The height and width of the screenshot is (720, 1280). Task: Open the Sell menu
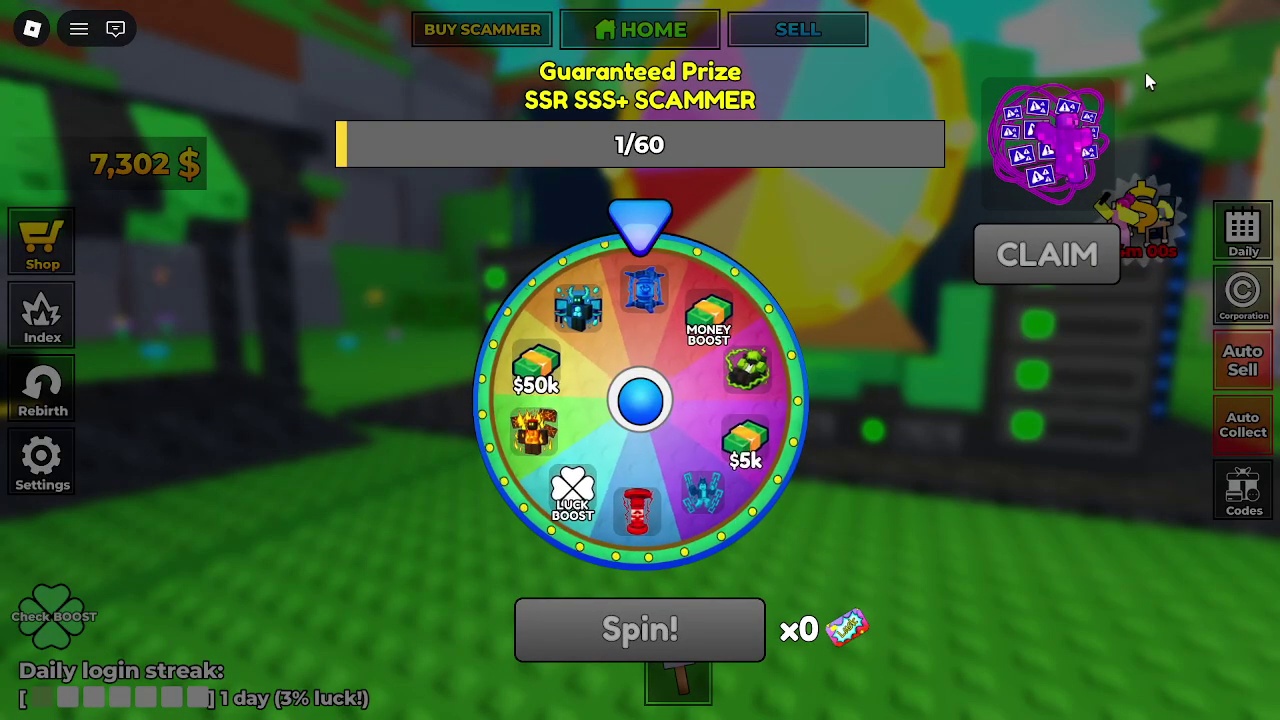coord(797,30)
